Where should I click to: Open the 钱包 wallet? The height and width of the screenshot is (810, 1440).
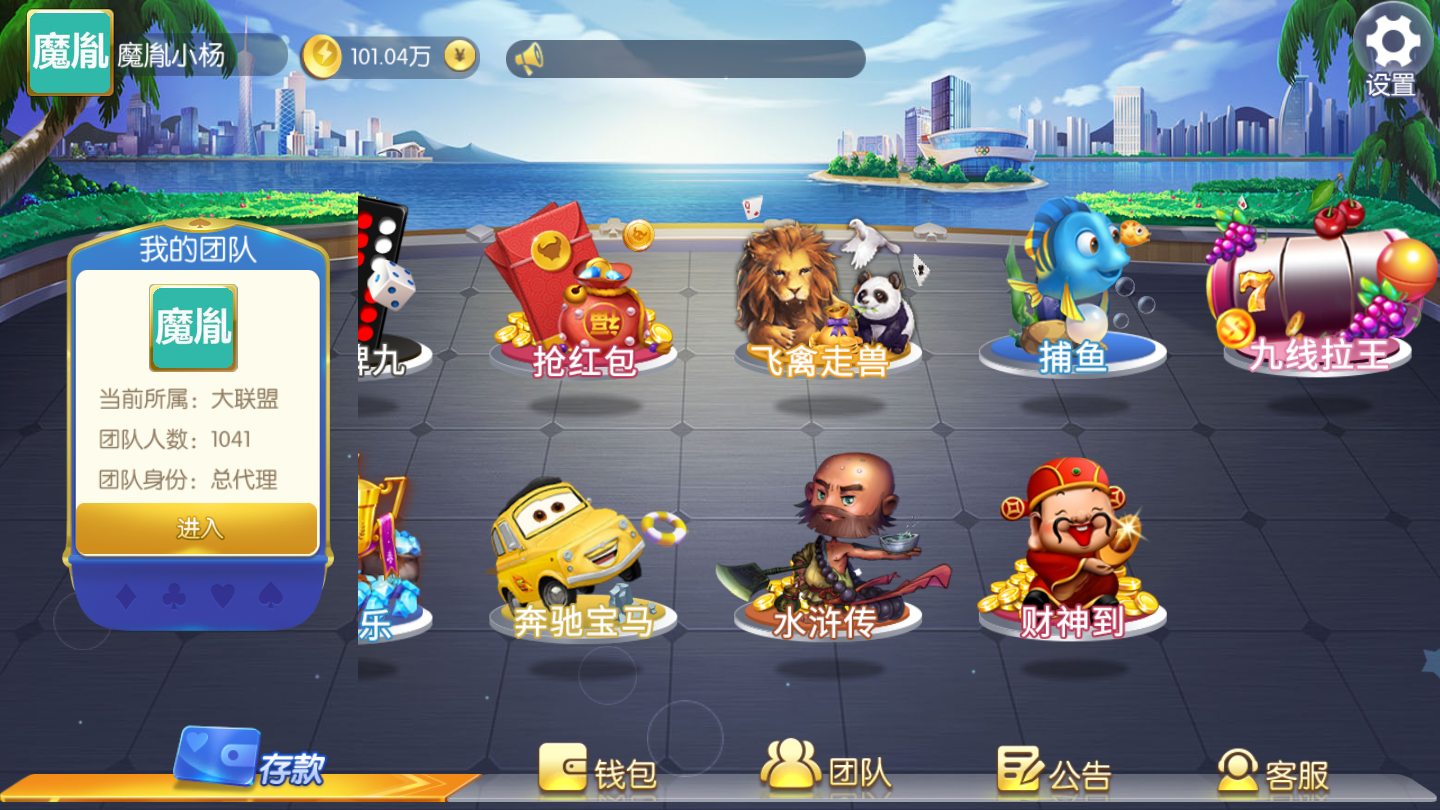(598, 770)
